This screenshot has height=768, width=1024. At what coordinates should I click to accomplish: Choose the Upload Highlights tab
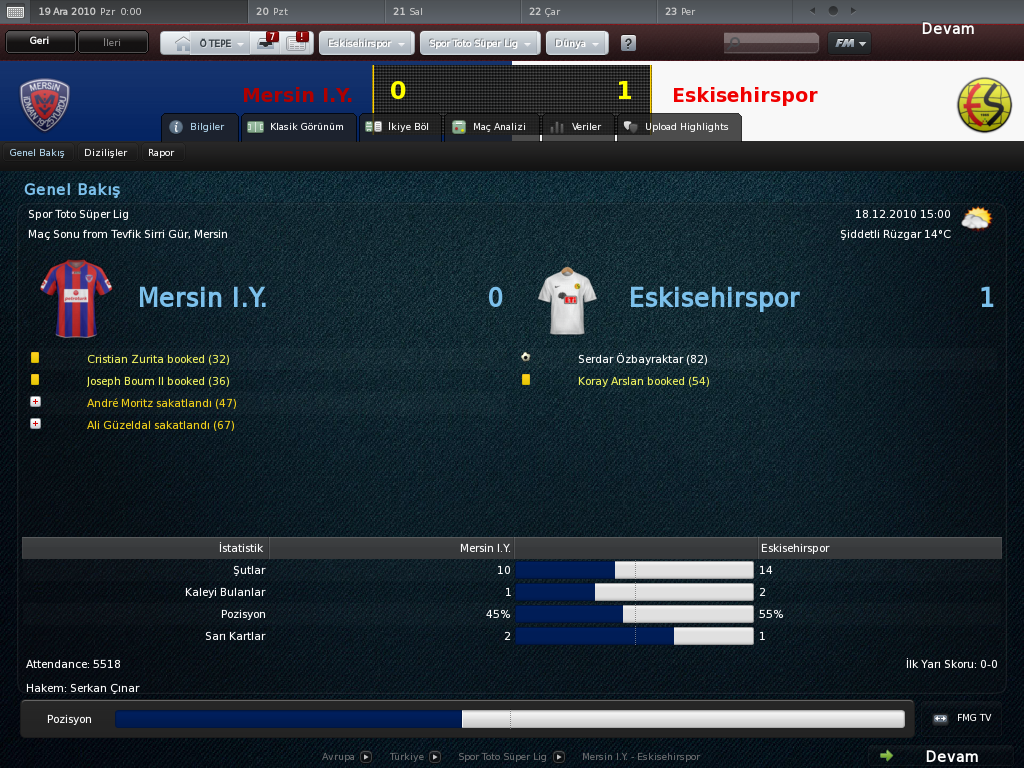[677, 127]
